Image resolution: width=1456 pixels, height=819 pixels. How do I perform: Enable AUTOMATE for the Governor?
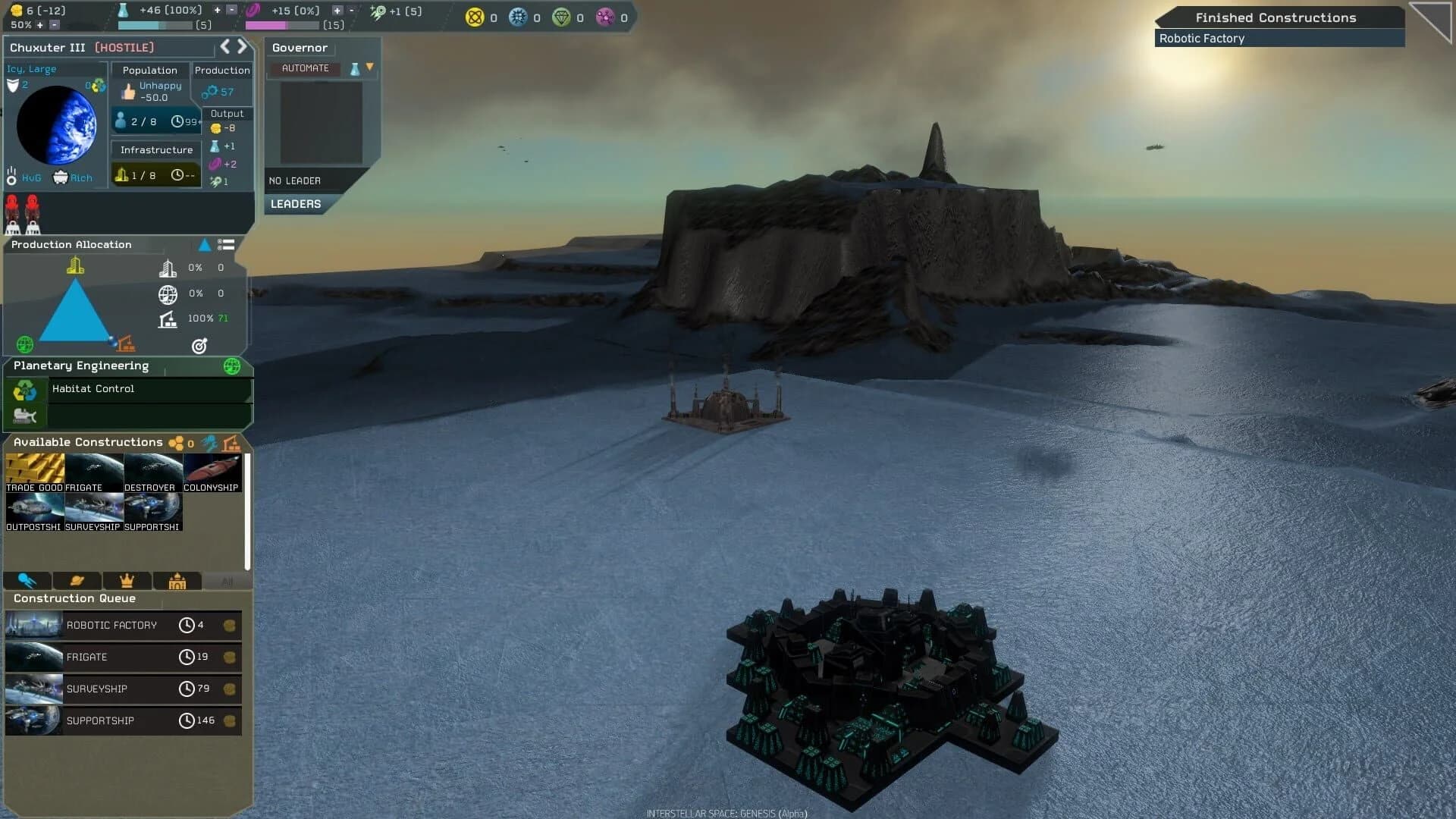306,67
